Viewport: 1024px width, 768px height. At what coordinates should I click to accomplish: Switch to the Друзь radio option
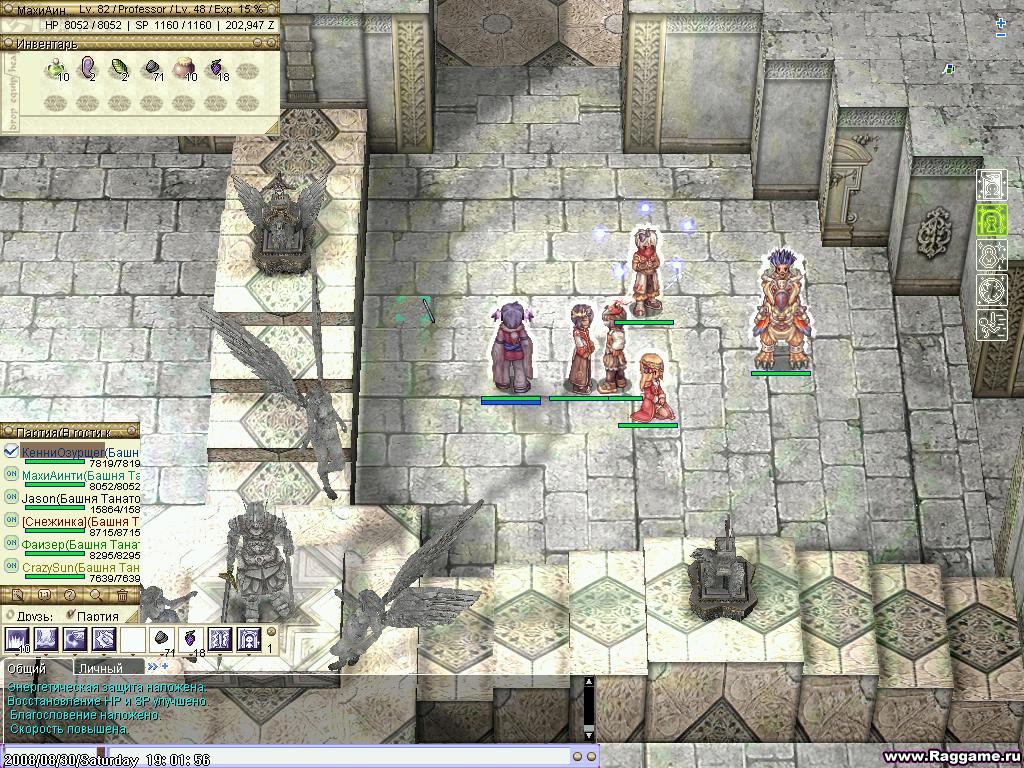[11, 616]
